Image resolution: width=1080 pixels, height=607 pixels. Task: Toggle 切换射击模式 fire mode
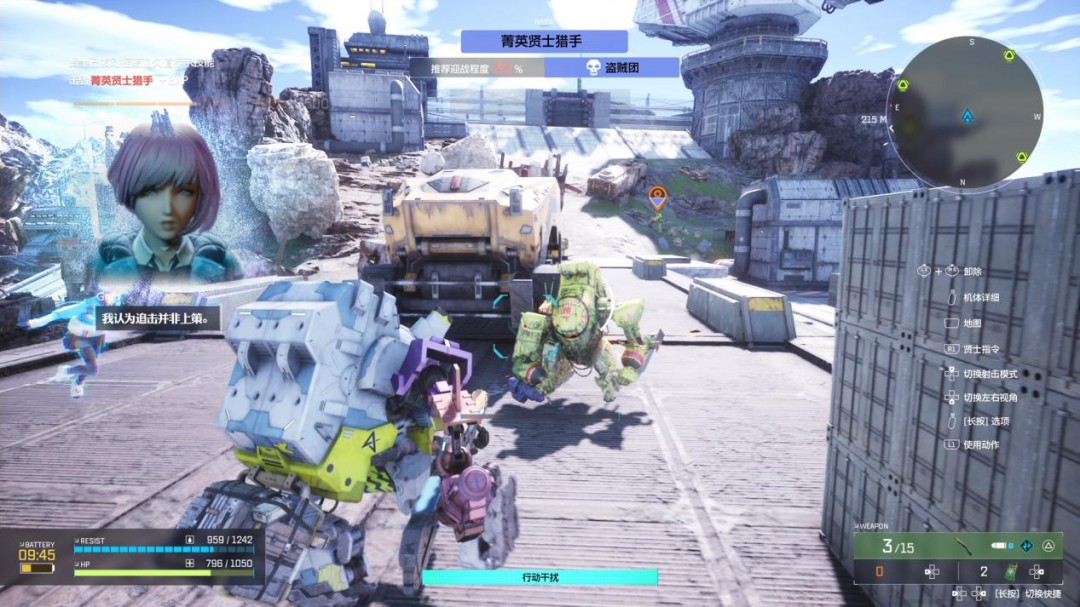click(x=988, y=373)
